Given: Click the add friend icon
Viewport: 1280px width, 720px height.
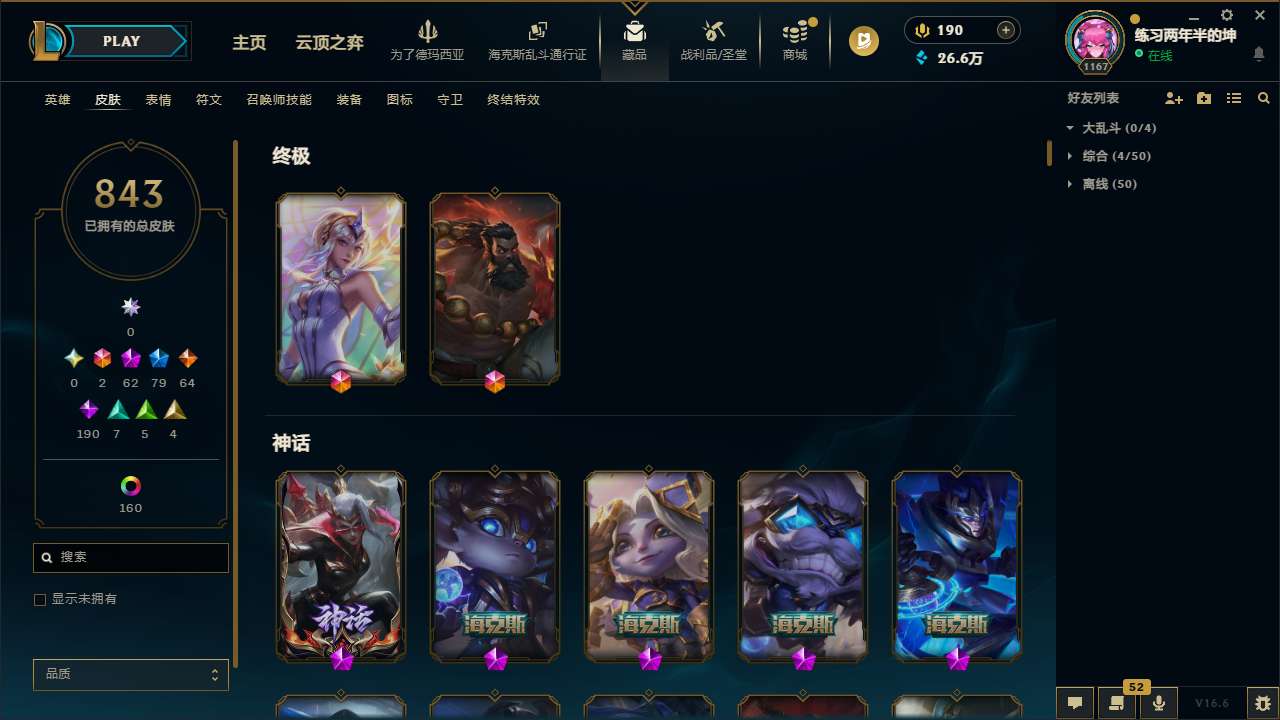Looking at the screenshot, I should coord(1174,98).
